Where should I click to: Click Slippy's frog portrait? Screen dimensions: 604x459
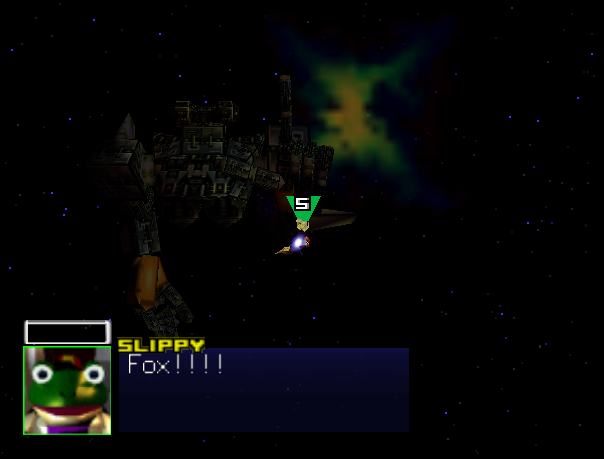[x=67, y=390]
